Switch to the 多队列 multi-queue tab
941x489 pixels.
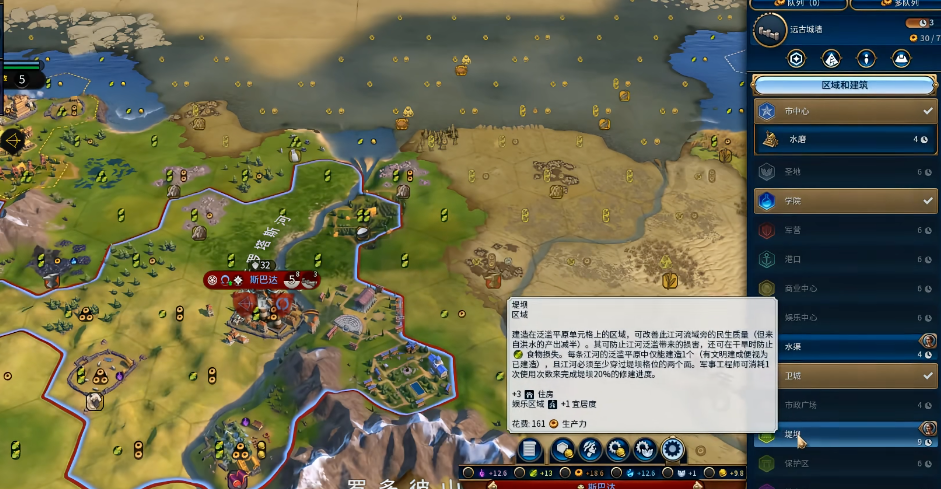[893, 4]
